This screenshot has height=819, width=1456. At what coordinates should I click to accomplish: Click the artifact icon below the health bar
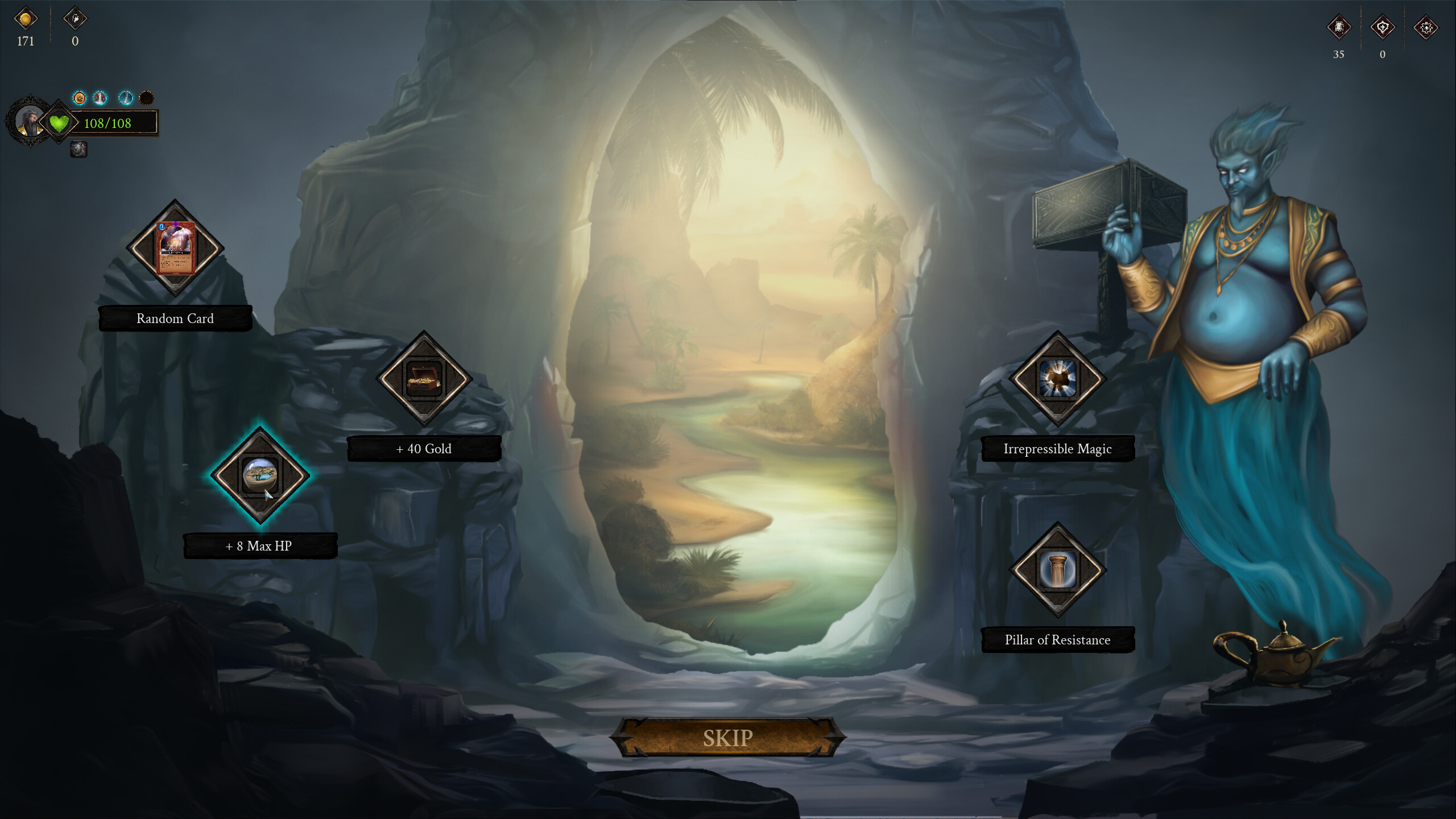pyautogui.click(x=78, y=150)
